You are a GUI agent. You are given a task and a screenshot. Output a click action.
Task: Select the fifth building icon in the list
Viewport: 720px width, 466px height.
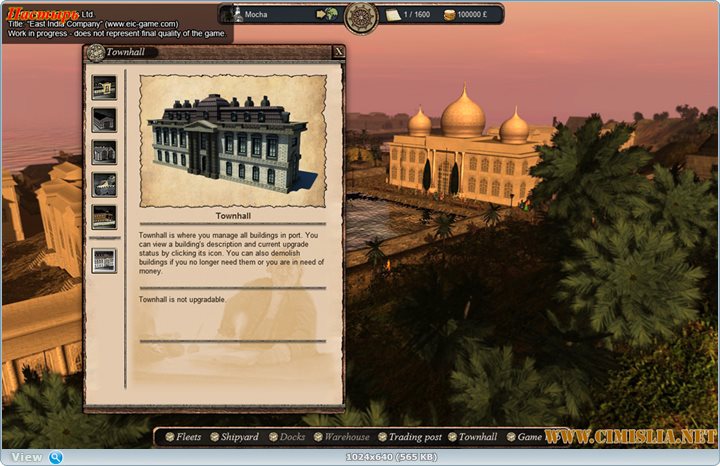pos(104,216)
